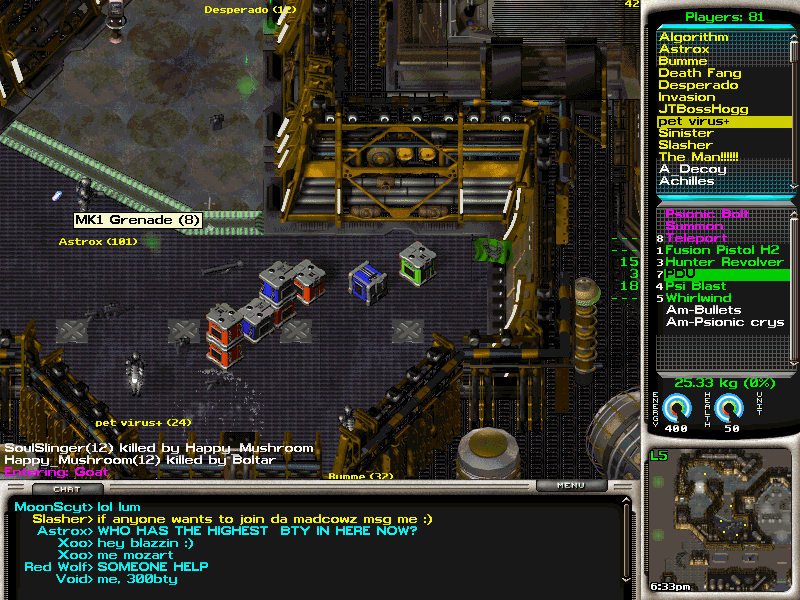Pick A_Decoy from the player list

tap(692, 169)
